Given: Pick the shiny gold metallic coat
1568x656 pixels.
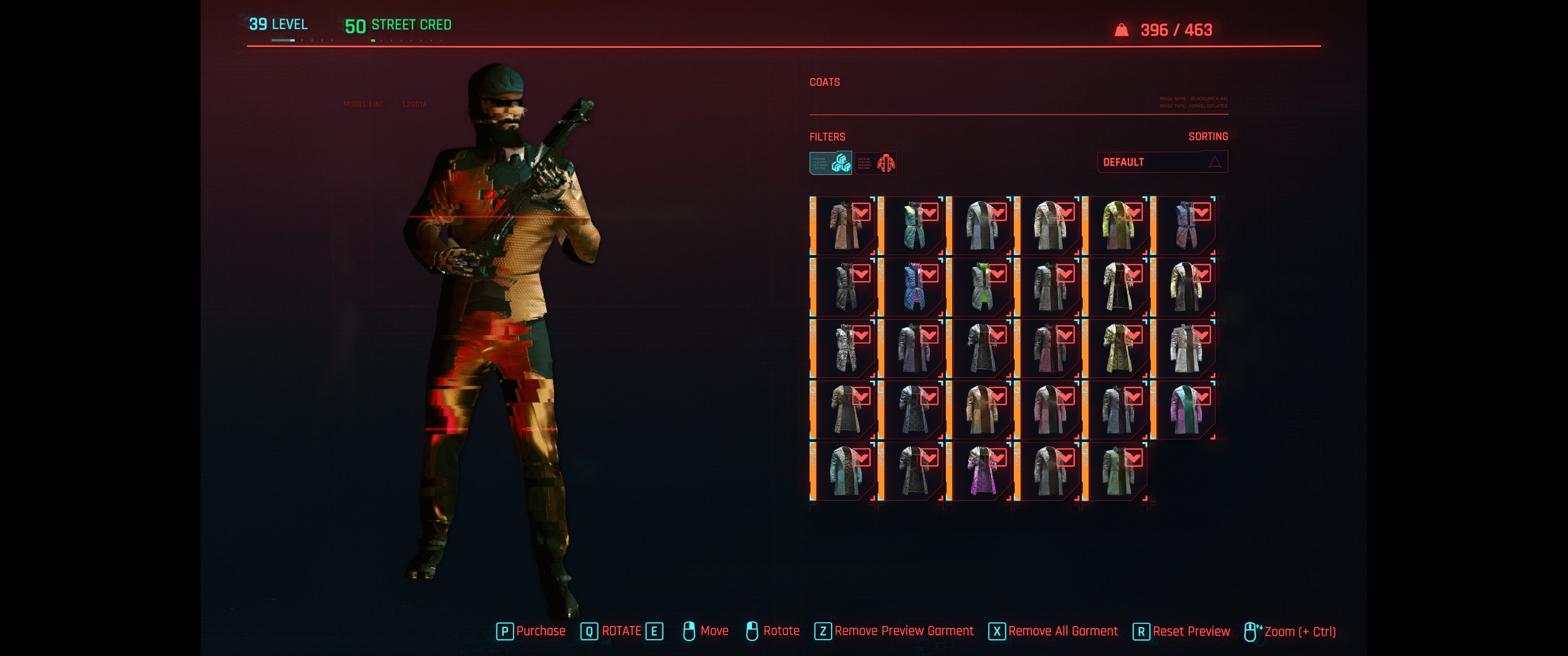Looking at the screenshot, I should click(1118, 348).
